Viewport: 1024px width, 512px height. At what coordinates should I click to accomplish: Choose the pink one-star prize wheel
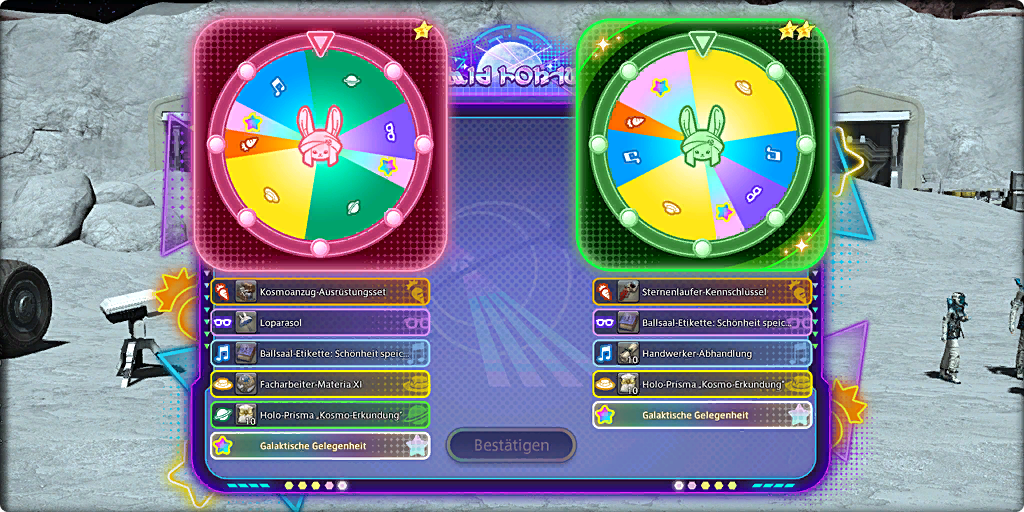319,145
